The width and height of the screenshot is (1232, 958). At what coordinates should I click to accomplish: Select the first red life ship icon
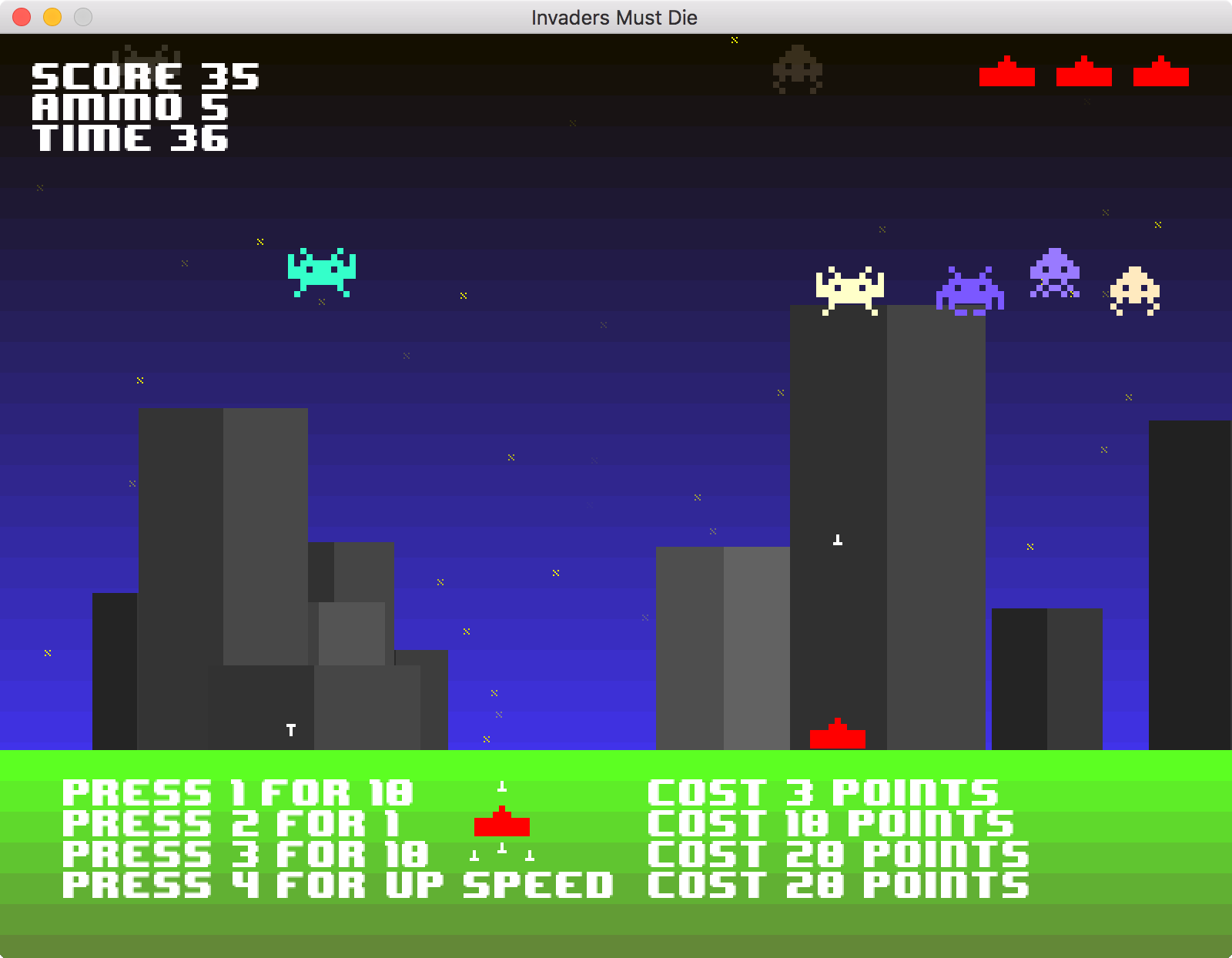[1007, 73]
